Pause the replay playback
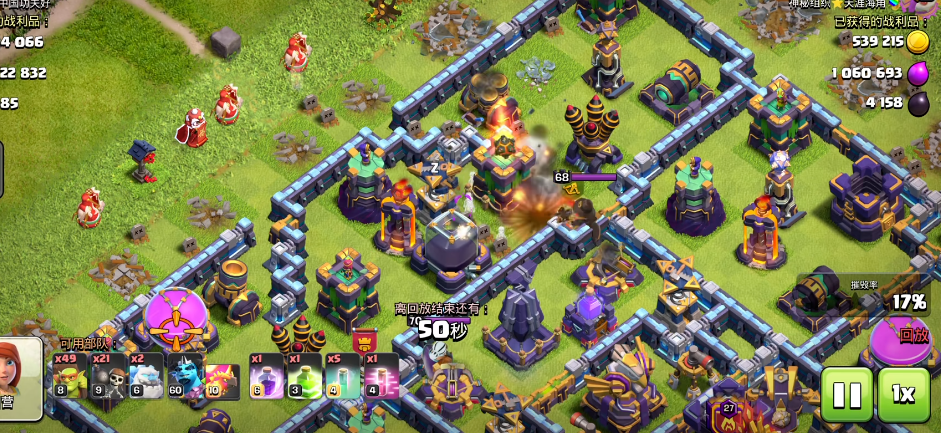The image size is (941, 433). [x=846, y=394]
